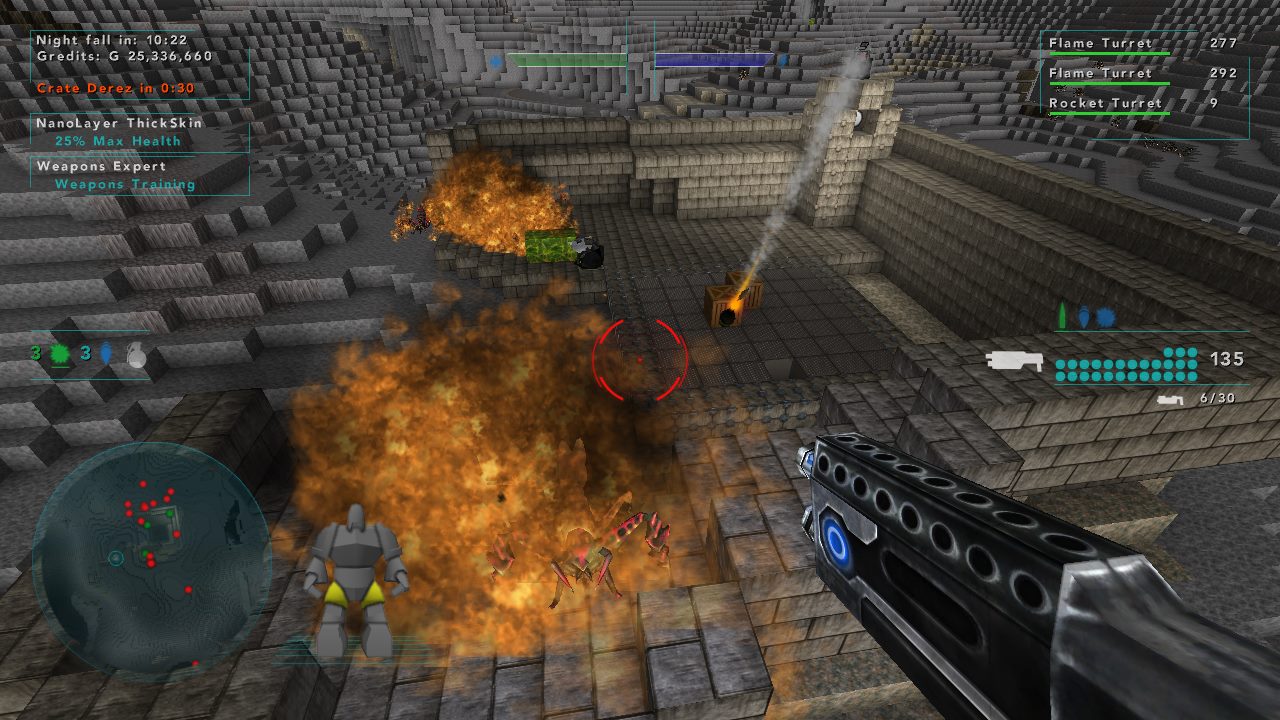Select the Flame Turret entry showing 292
The image size is (1280, 720).
[1100, 73]
